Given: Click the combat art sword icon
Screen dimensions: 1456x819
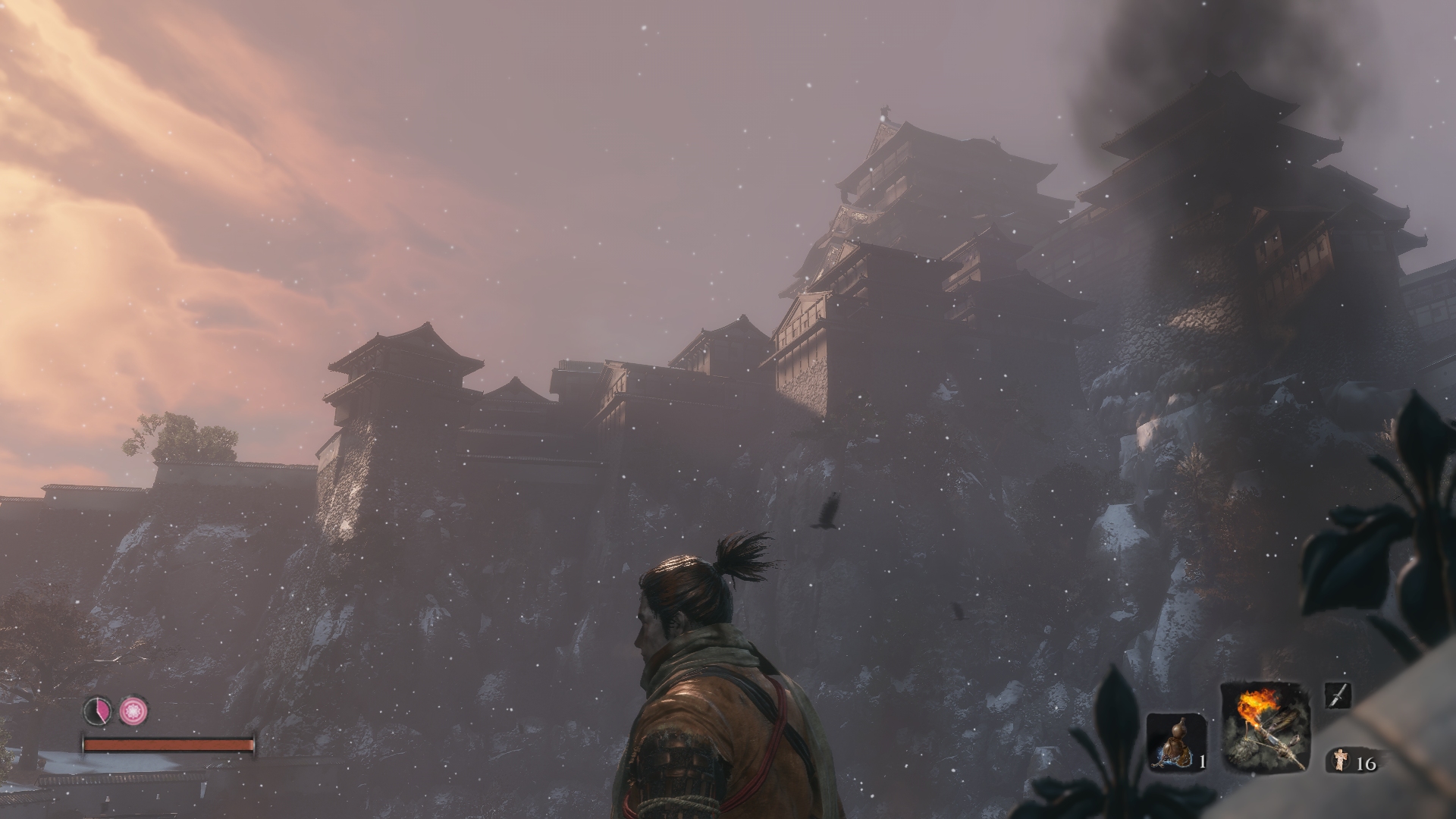Looking at the screenshot, I should tap(1337, 695).
